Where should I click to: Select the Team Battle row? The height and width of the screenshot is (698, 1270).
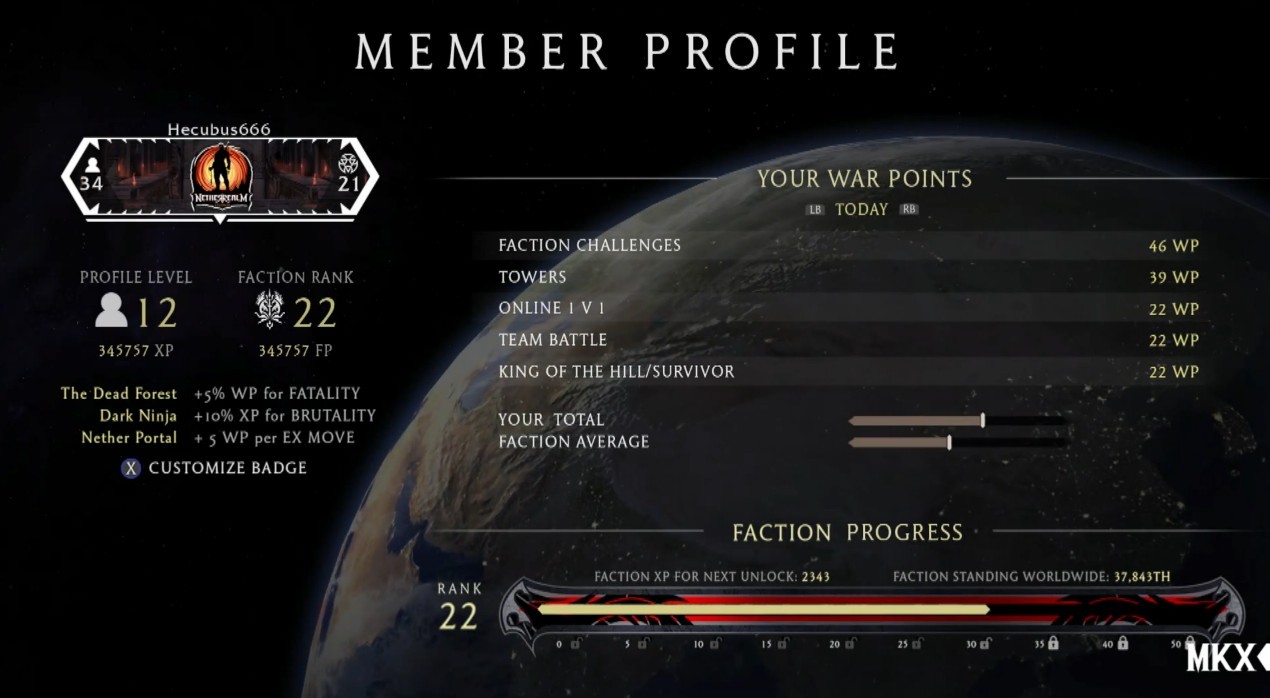pyautogui.click(x=848, y=340)
